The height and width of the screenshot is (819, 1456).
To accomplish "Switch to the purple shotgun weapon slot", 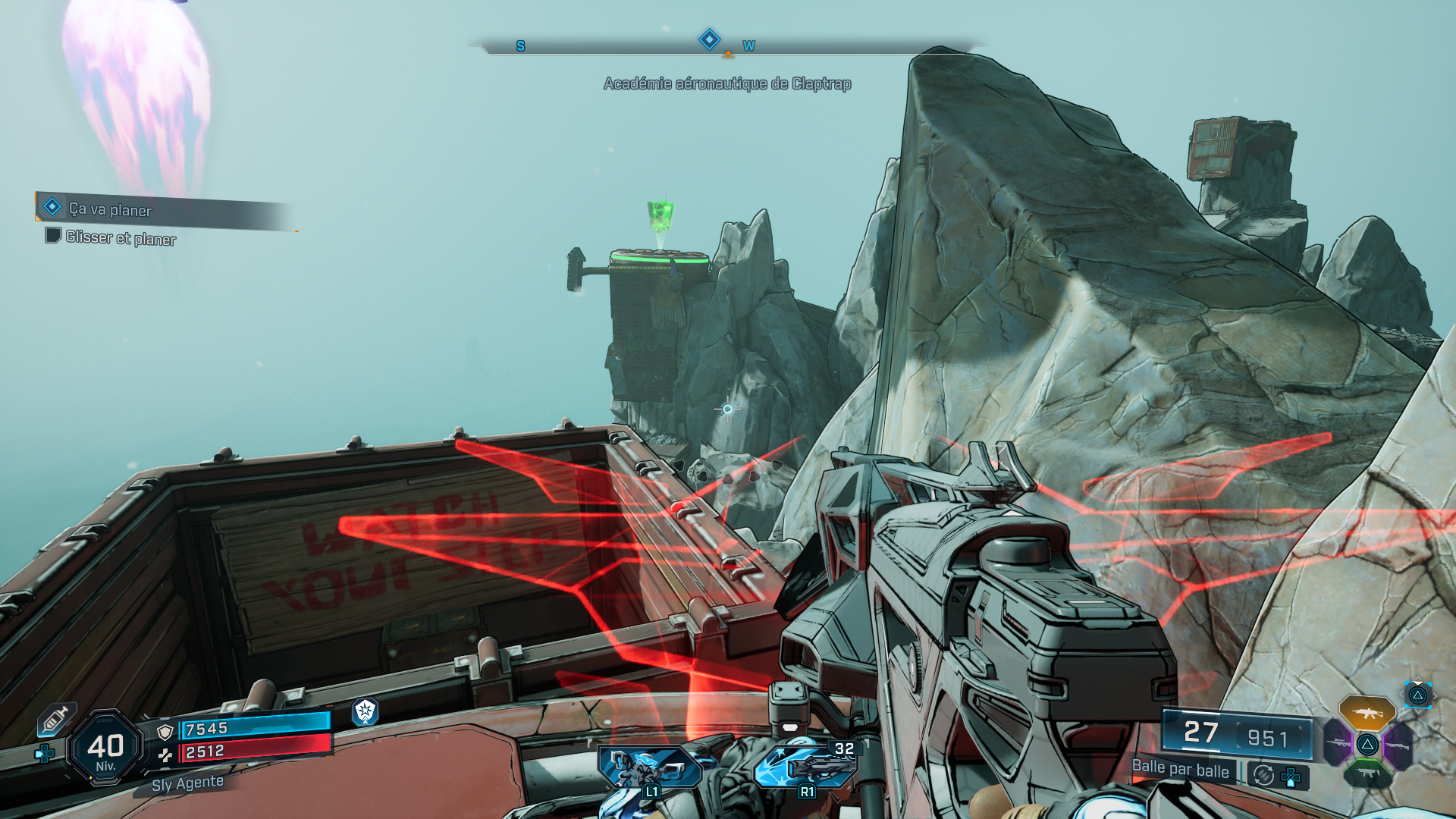I will point(1397,745).
